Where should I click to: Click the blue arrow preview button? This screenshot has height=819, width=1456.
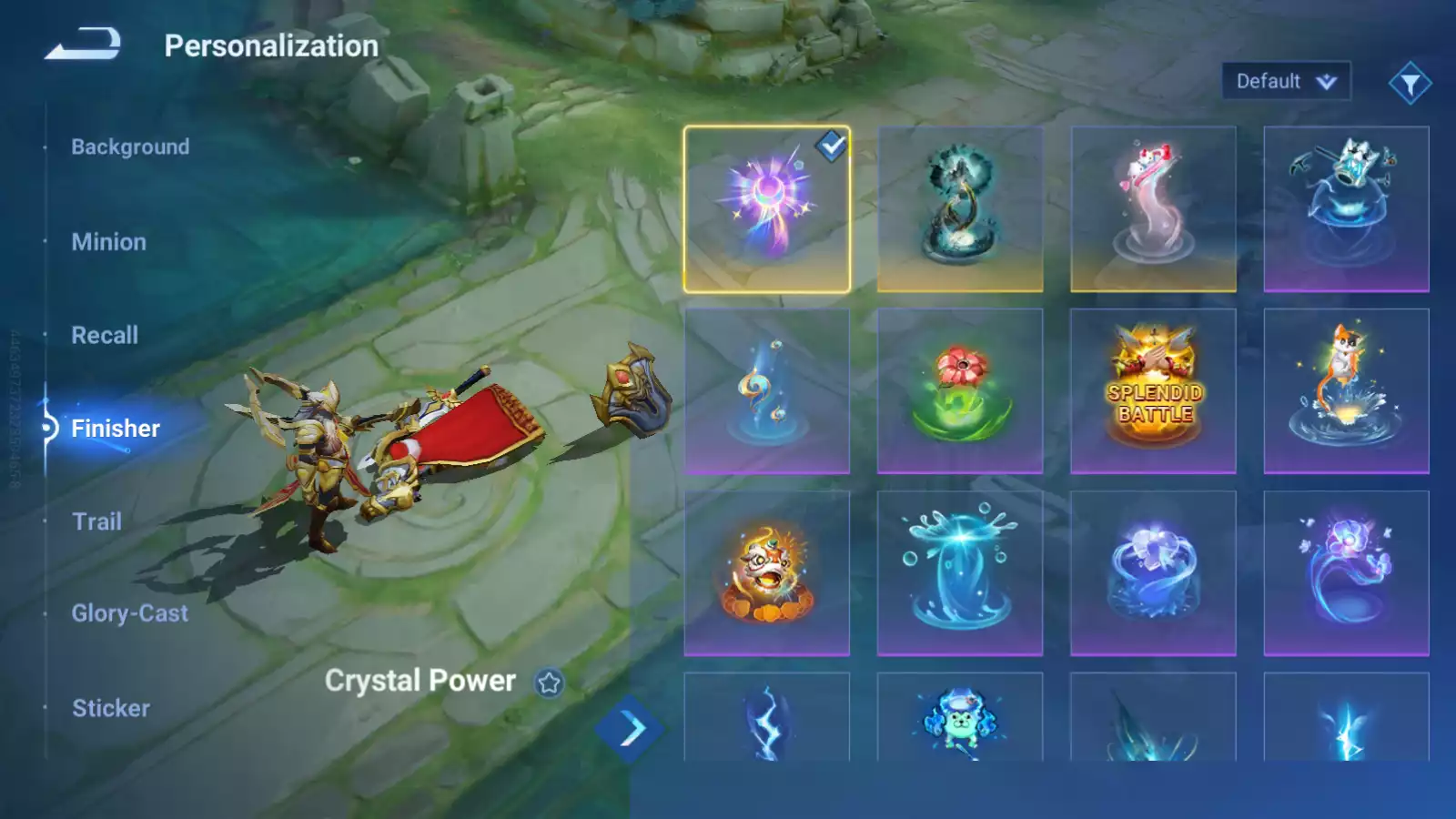click(x=630, y=729)
